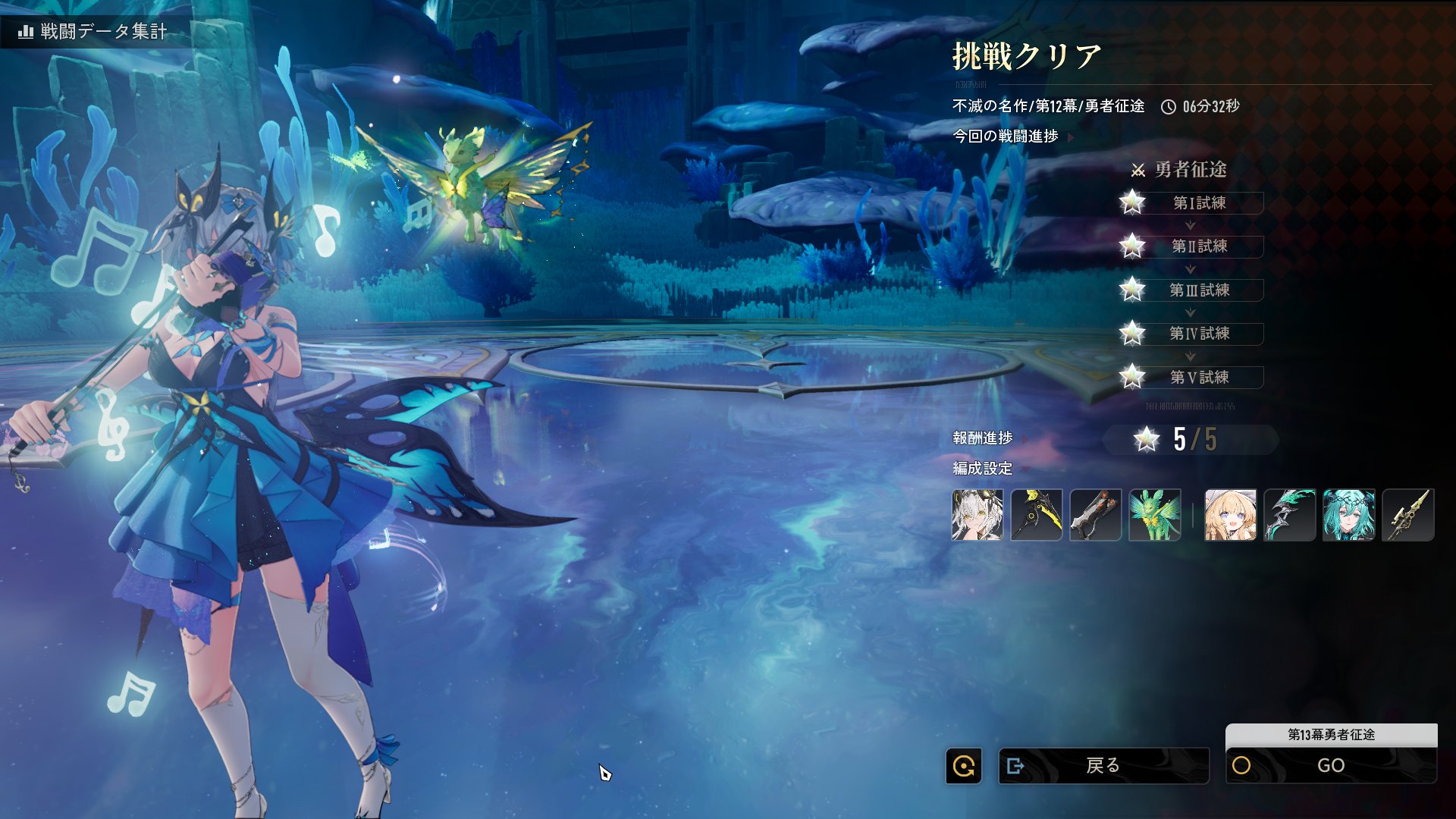Select the green winged creature icon
Viewport: 1456px width, 819px height.
coord(1155,515)
